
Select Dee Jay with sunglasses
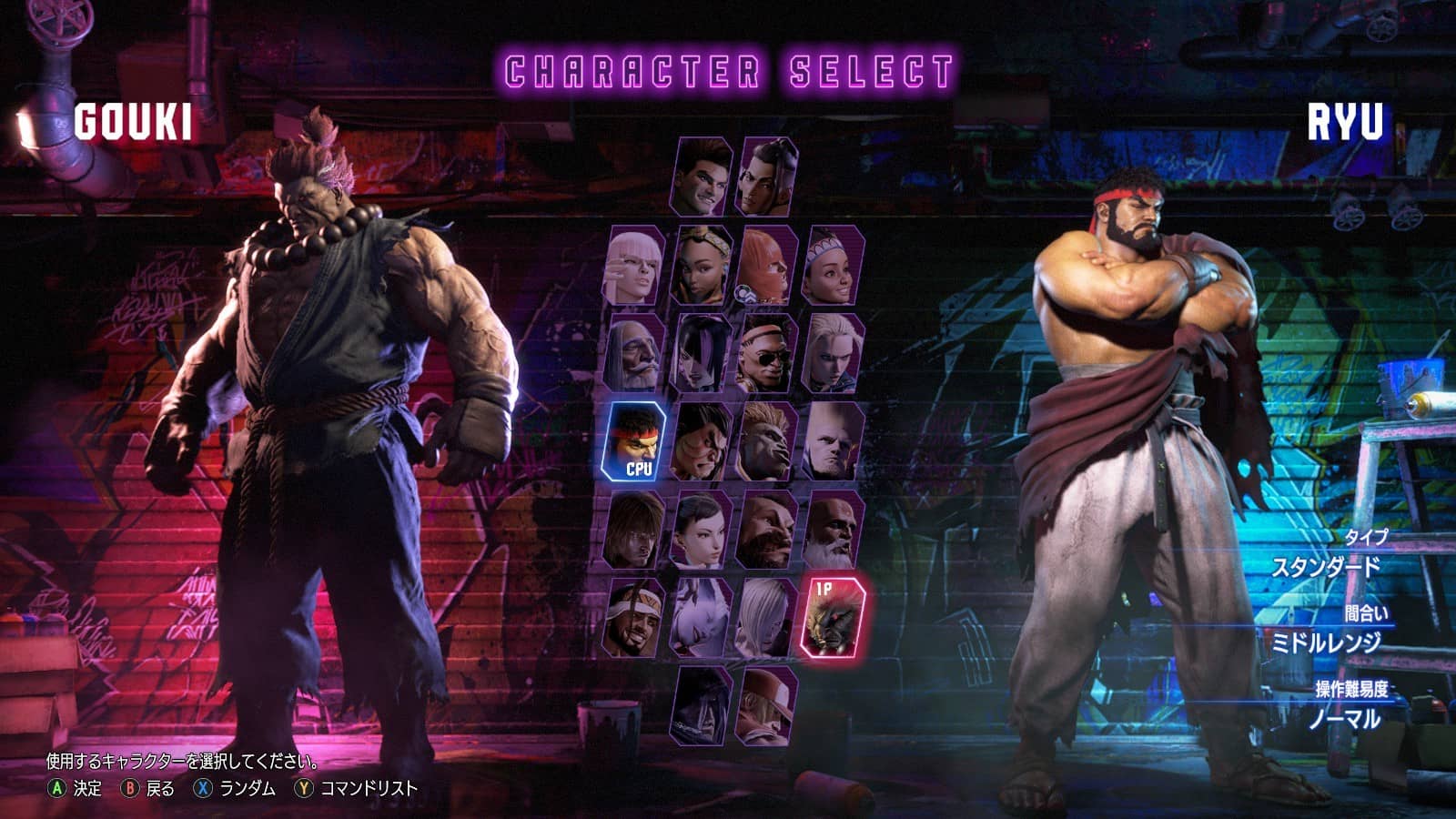[x=767, y=354]
